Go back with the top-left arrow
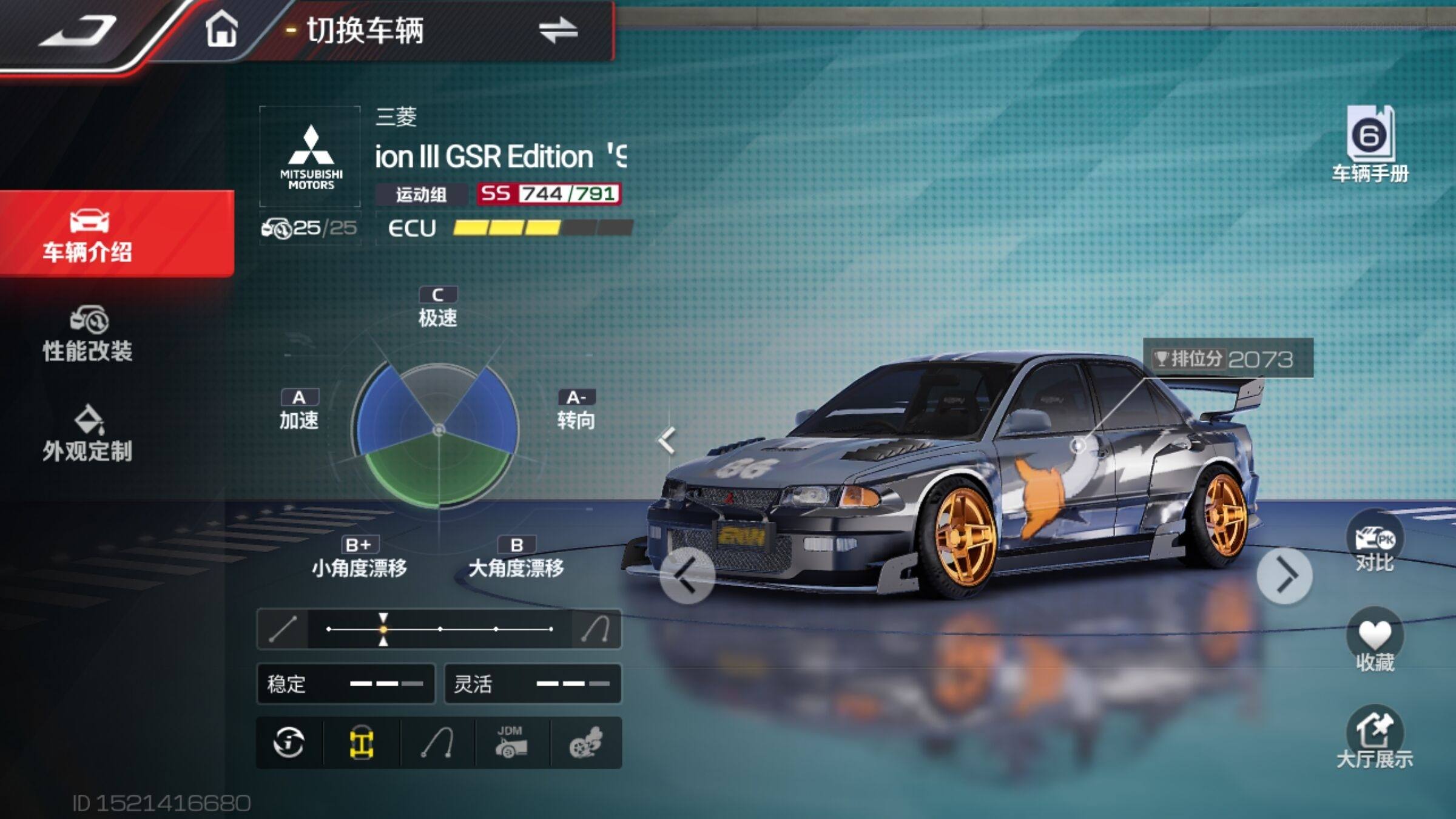Image resolution: width=1456 pixels, height=819 pixels. (78, 30)
